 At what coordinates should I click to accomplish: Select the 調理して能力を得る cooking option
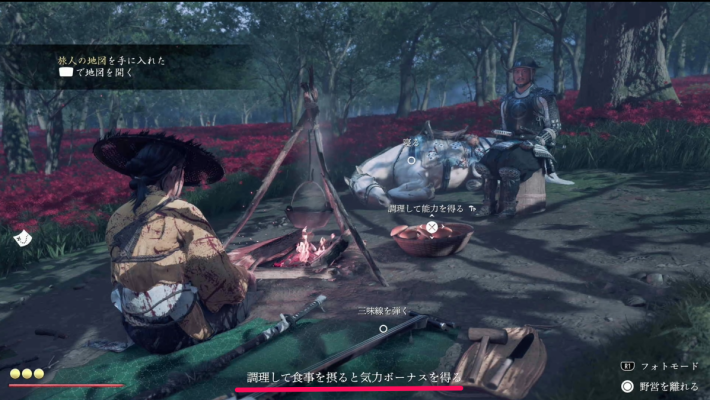point(431,227)
